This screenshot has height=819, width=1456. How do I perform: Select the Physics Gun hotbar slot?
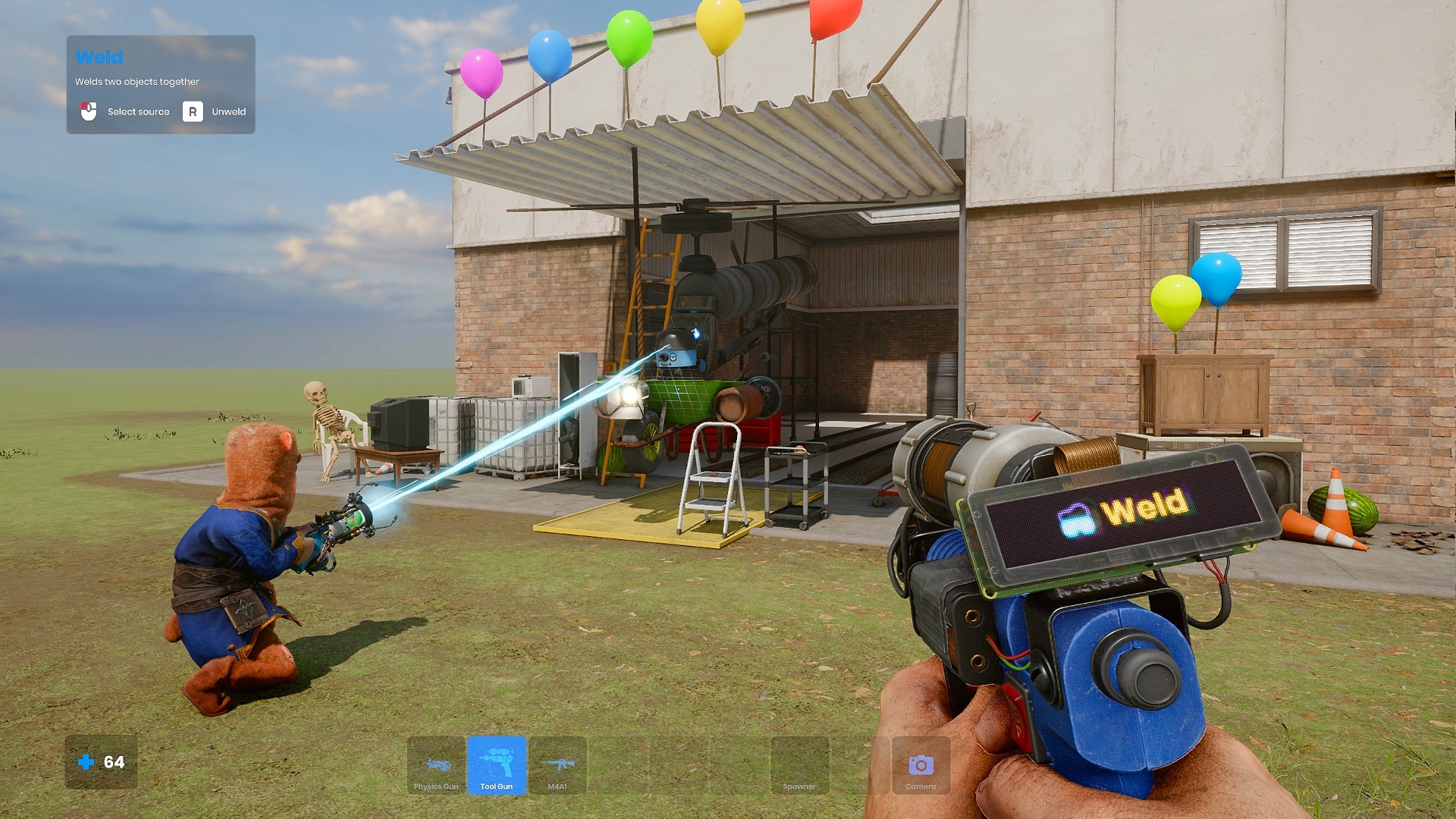(436, 766)
